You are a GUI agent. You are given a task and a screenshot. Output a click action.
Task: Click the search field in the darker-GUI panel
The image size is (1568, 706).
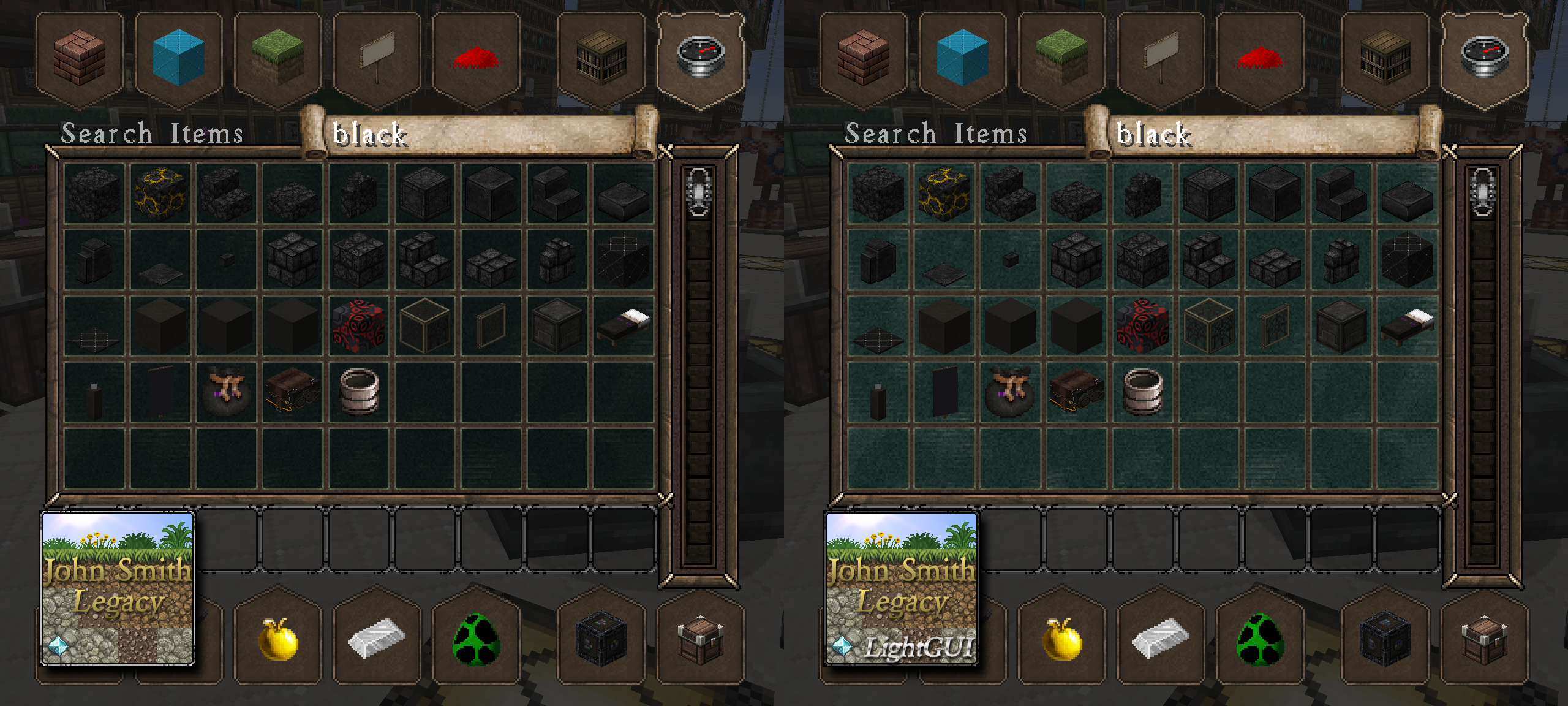coord(478,134)
